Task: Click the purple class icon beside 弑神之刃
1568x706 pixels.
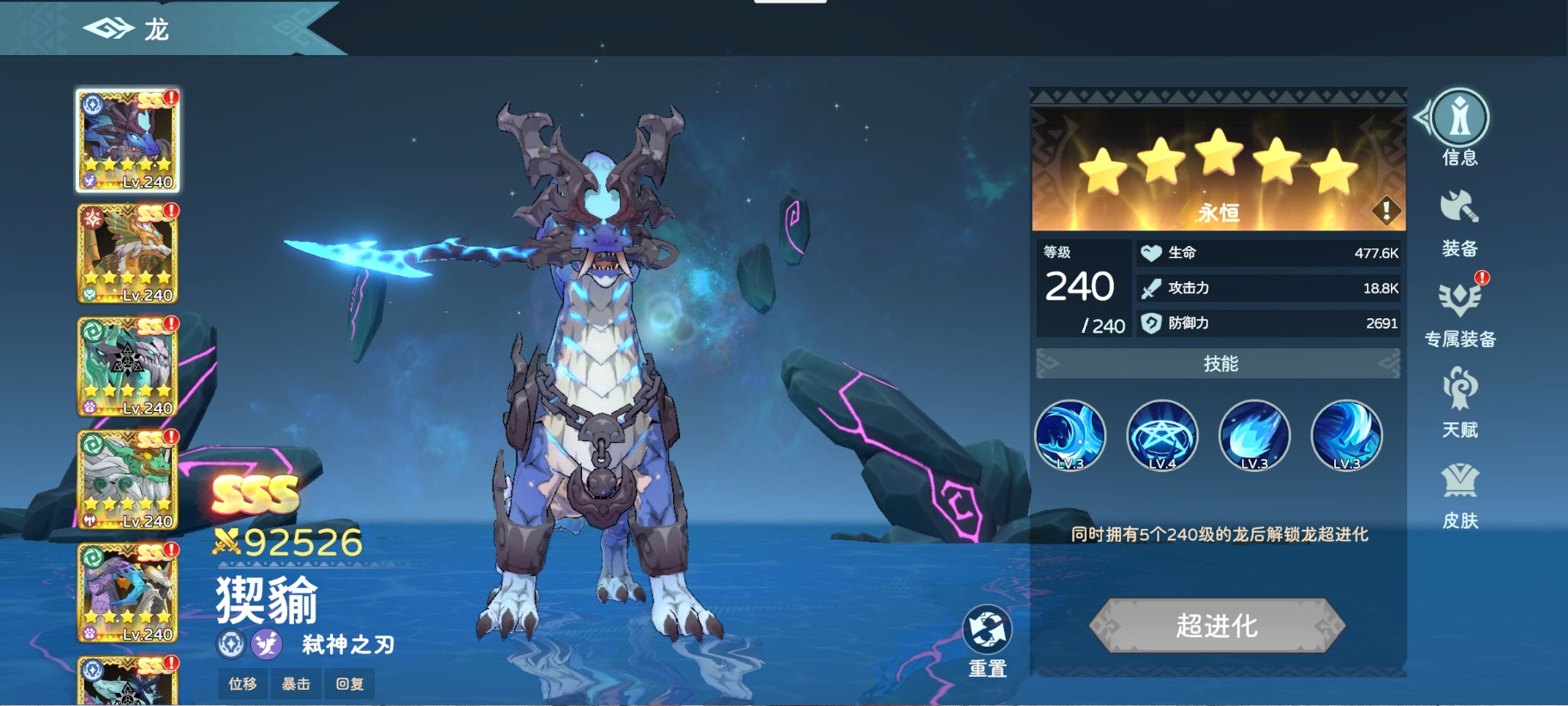Action: [266, 643]
